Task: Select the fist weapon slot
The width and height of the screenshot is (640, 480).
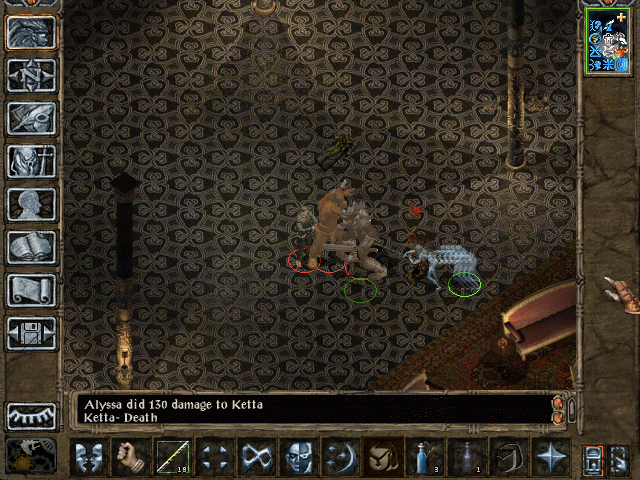Action: point(131,458)
